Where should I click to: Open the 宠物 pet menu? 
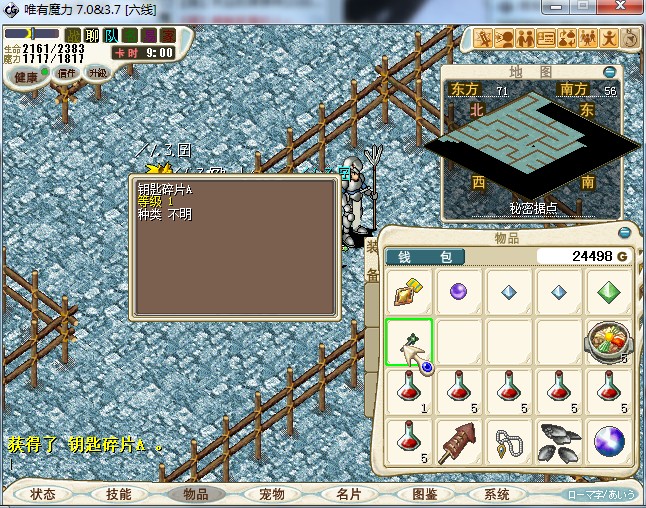pyautogui.click(x=272, y=494)
